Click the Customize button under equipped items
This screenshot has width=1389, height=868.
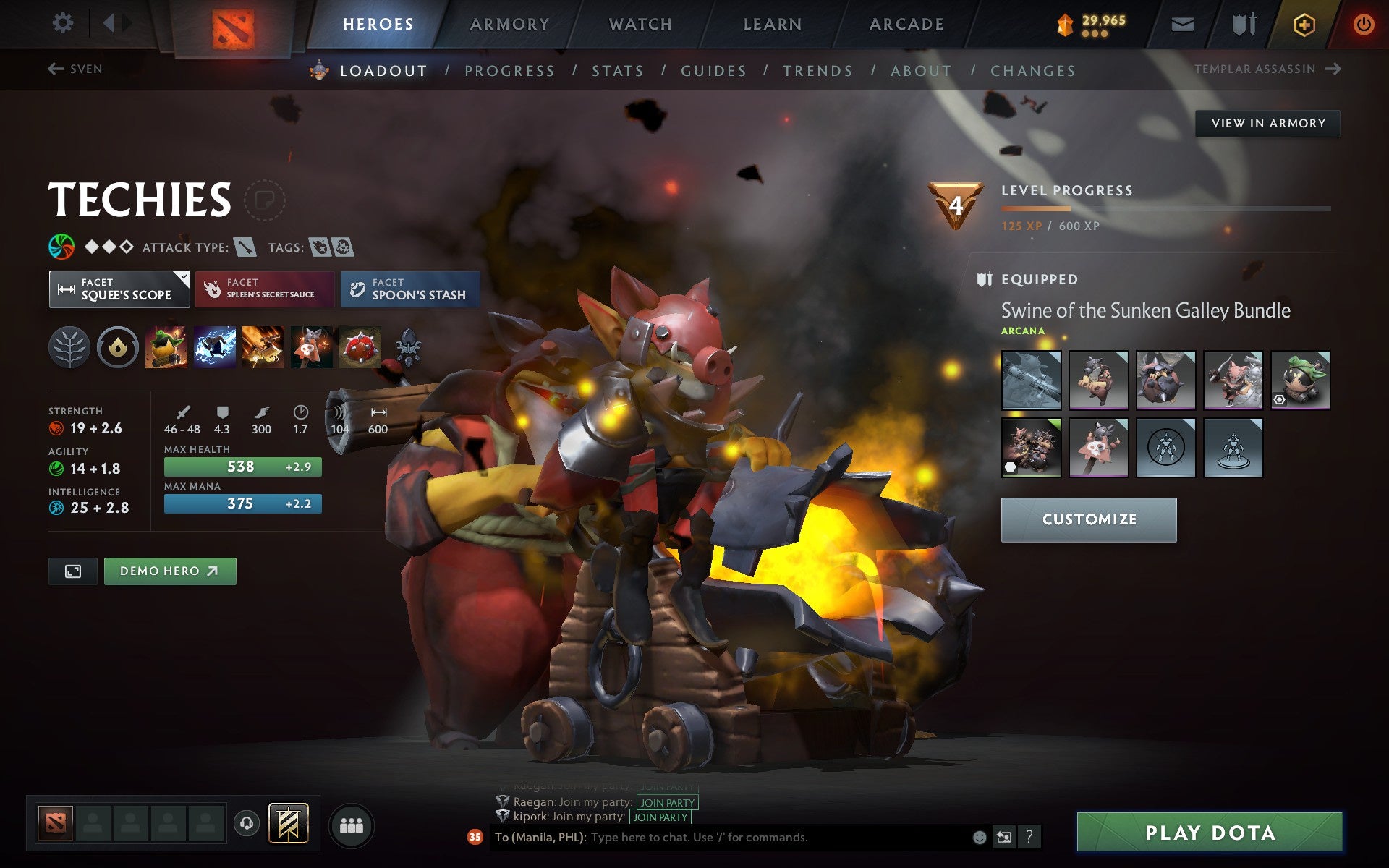click(1089, 519)
